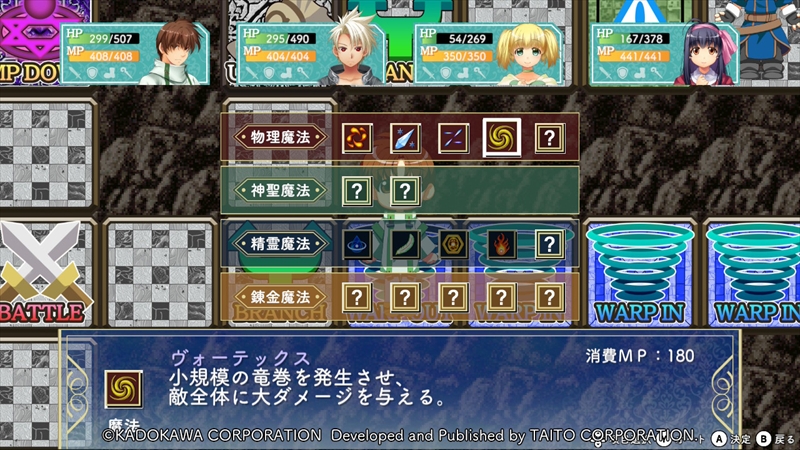Choose the green leaf spirit spell
The image size is (800, 450).
point(405,243)
